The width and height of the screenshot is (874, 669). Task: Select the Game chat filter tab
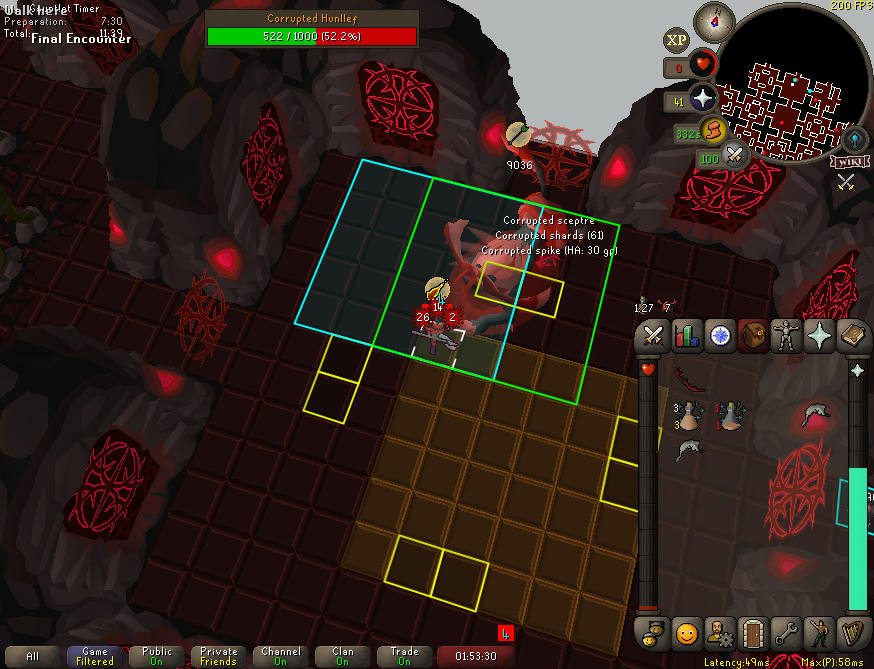[95, 656]
